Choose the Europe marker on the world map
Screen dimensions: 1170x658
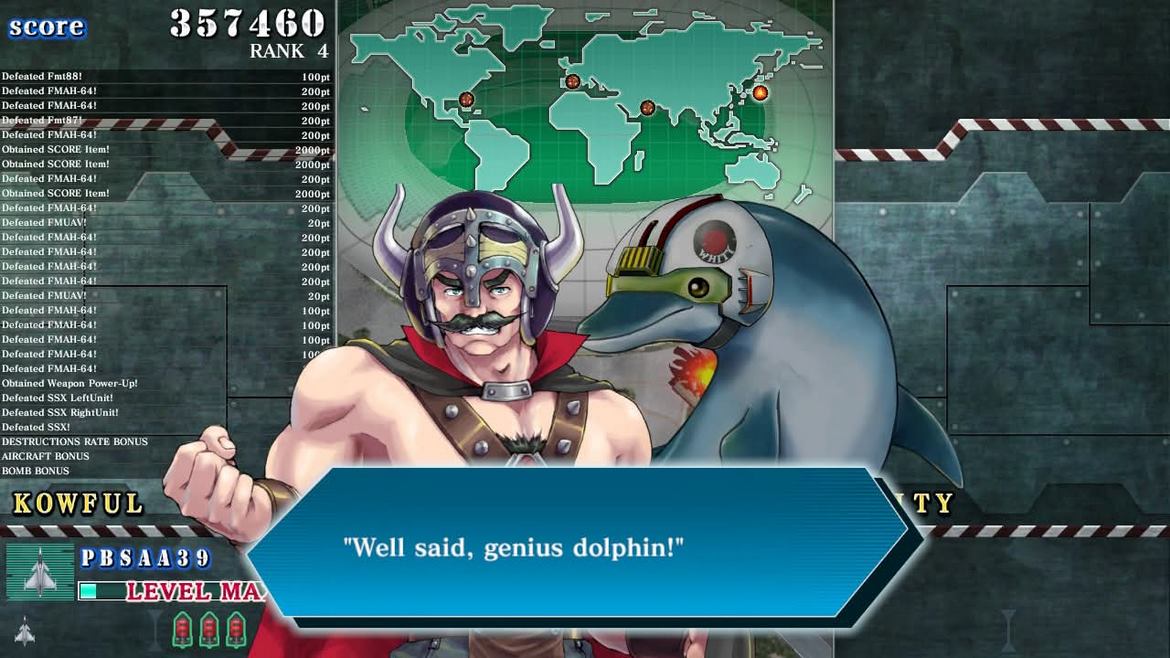coord(573,81)
